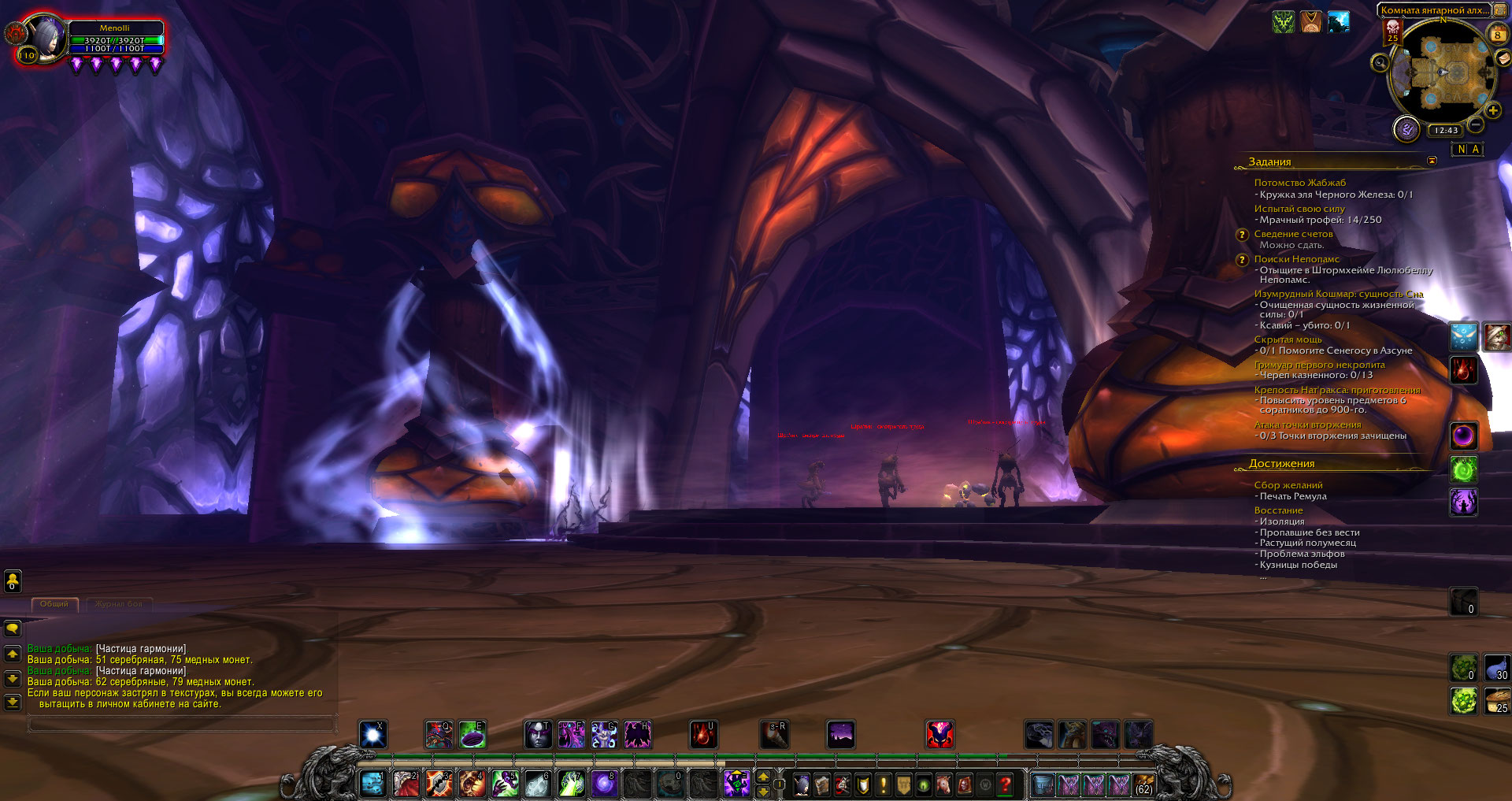Open the chat menu speech bubble button
The image size is (1512, 801).
[x=13, y=629]
